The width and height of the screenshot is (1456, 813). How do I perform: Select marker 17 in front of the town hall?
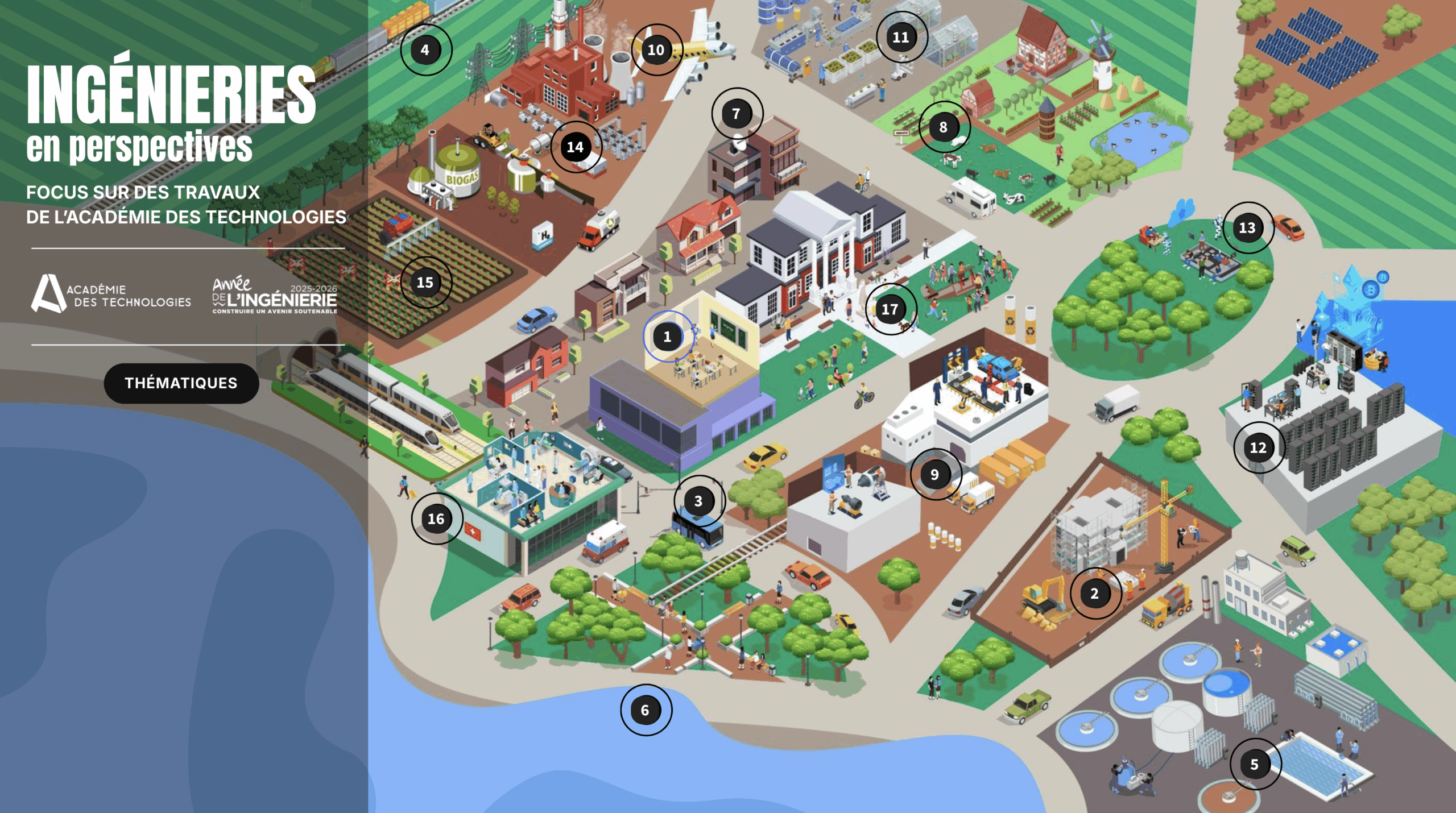click(890, 309)
